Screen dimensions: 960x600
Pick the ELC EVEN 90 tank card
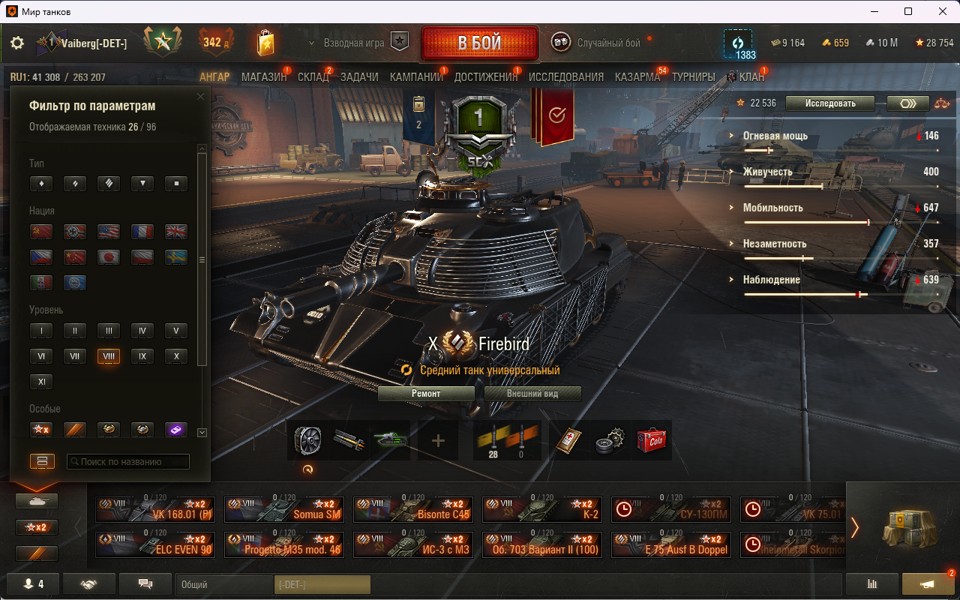click(155, 544)
